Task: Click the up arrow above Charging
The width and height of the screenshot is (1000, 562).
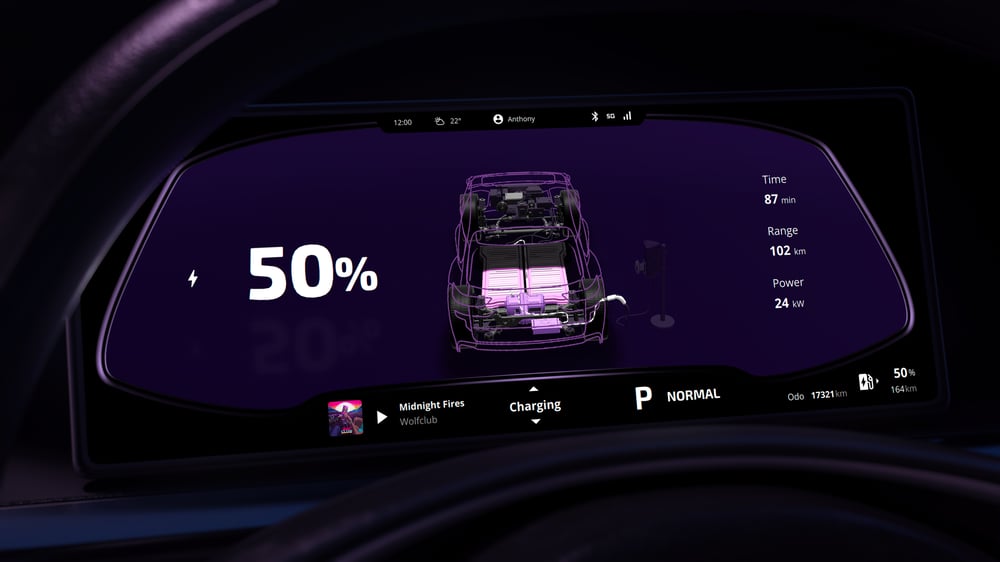Action: [x=534, y=388]
